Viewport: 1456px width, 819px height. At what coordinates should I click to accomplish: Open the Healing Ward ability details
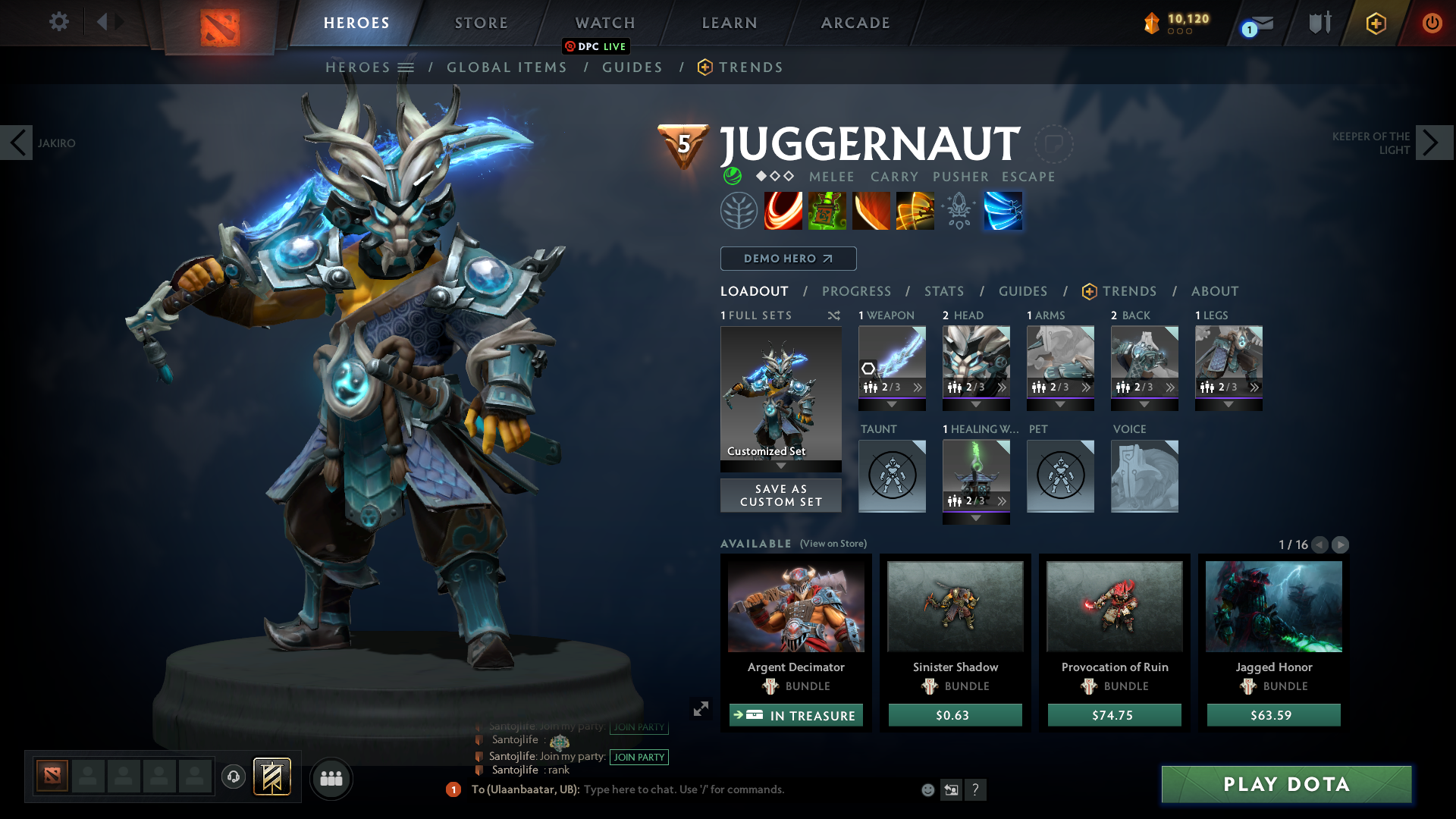[x=827, y=211]
